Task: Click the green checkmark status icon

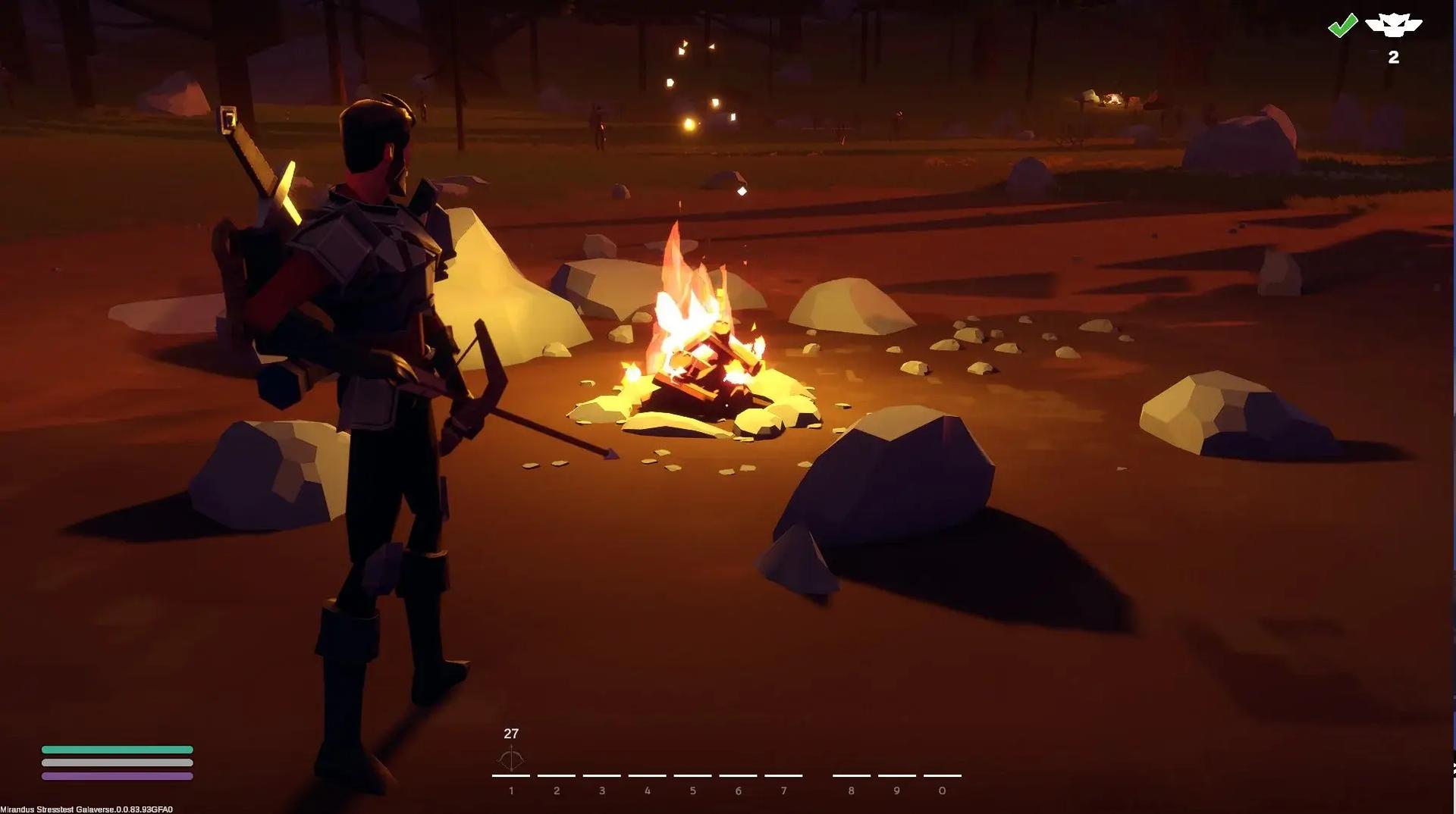Action: point(1342,26)
